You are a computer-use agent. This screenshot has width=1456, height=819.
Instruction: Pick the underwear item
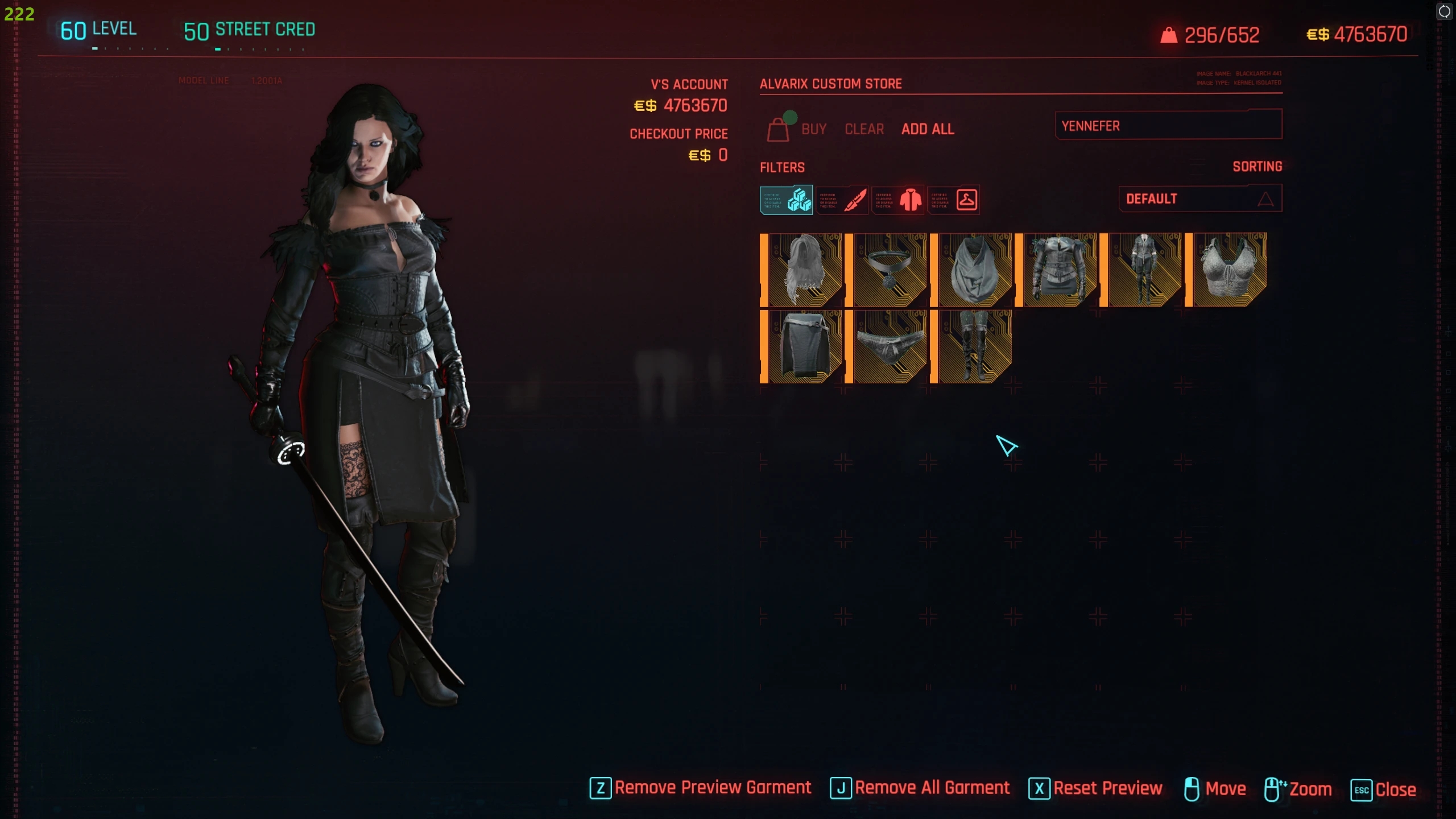pyautogui.click(x=888, y=346)
